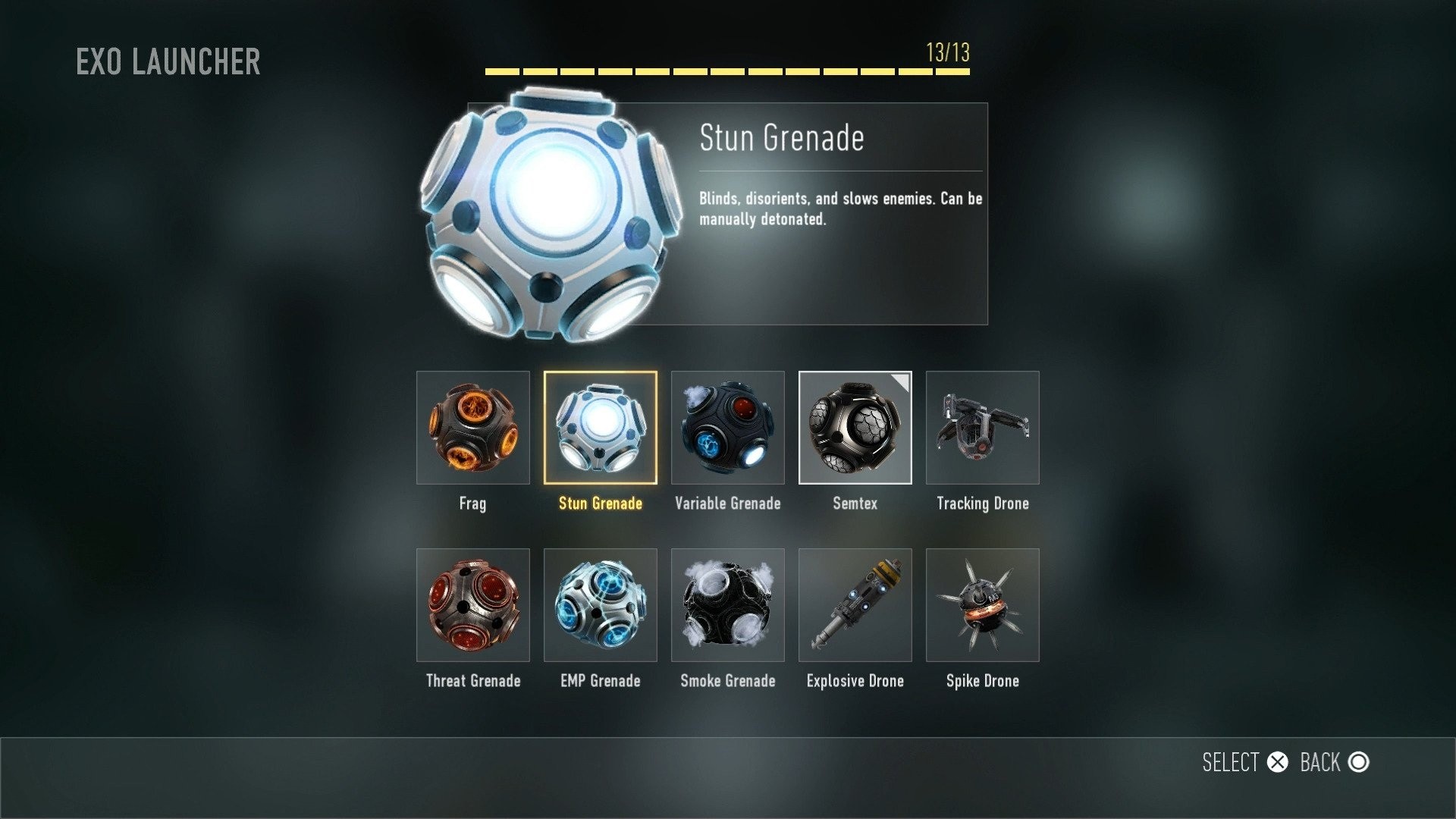
Task: Click the Stun Grenade label text
Action: pos(600,503)
